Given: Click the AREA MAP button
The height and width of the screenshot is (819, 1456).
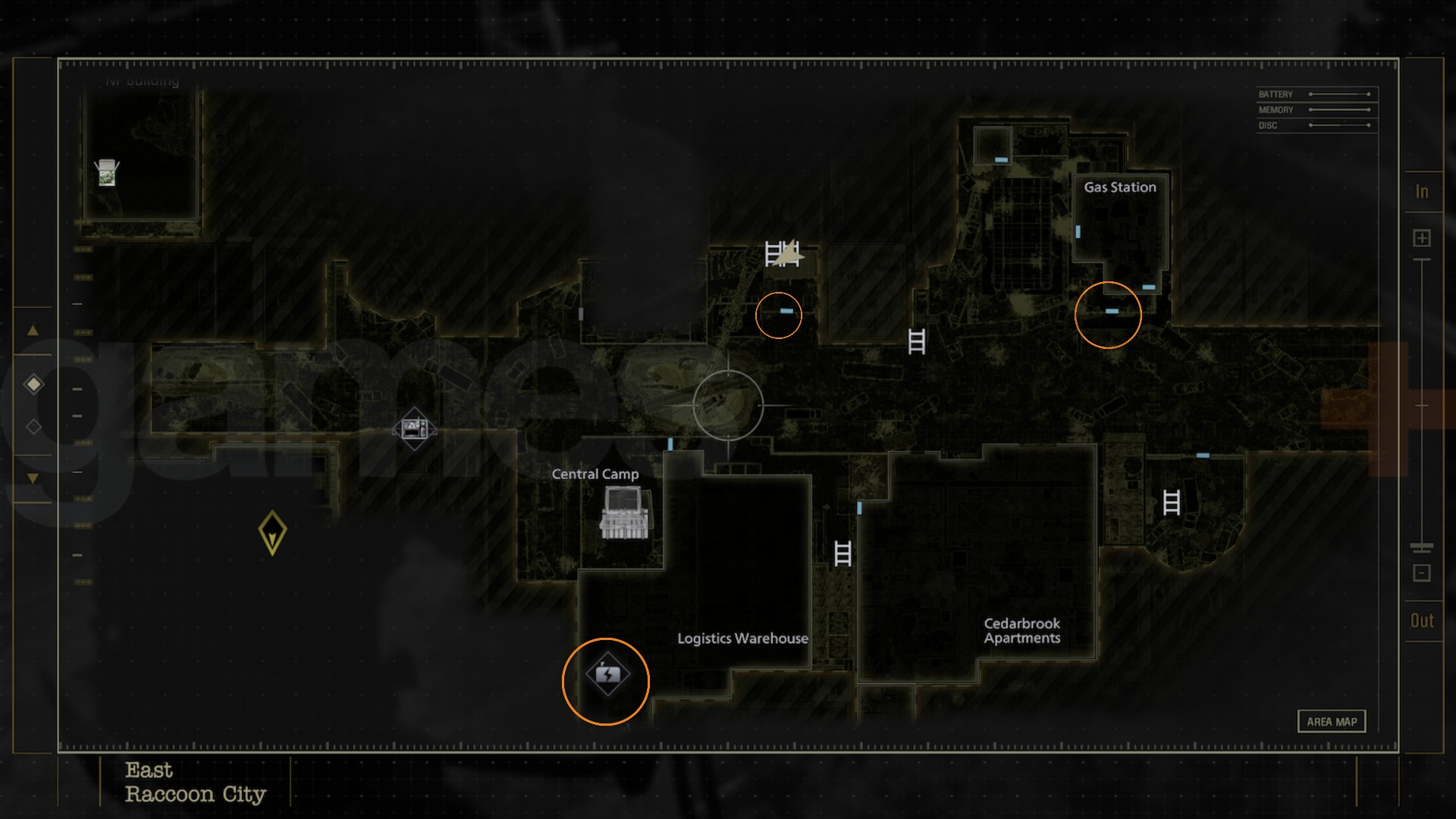Looking at the screenshot, I should click(1332, 722).
